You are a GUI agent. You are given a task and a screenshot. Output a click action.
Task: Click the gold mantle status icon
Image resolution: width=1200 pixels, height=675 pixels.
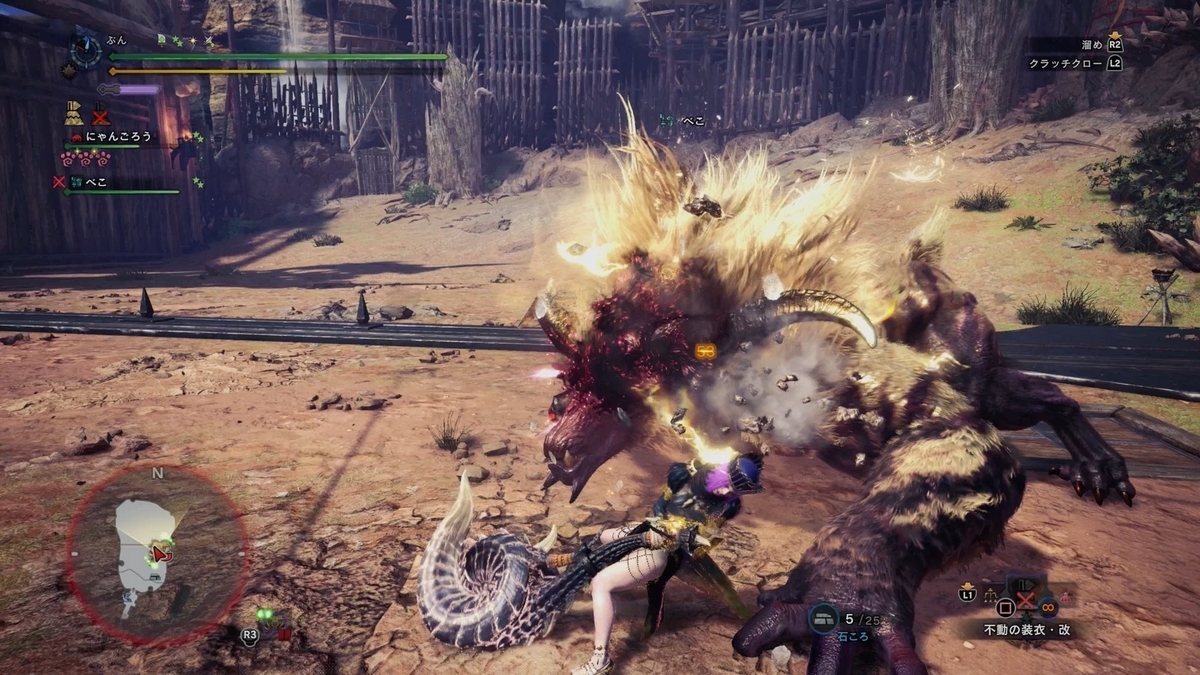74,114
